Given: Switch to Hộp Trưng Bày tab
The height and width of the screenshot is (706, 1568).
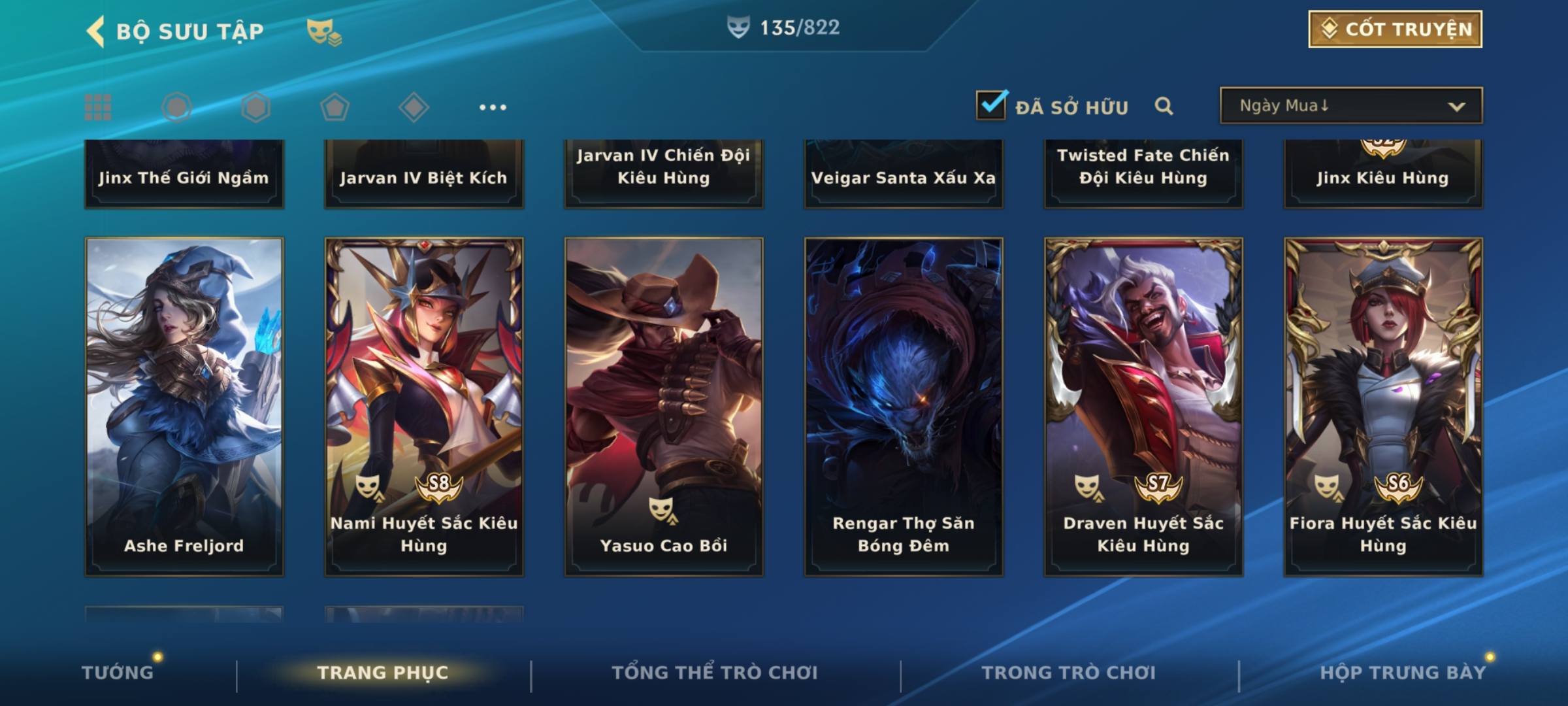Looking at the screenshot, I should pos(1403,673).
